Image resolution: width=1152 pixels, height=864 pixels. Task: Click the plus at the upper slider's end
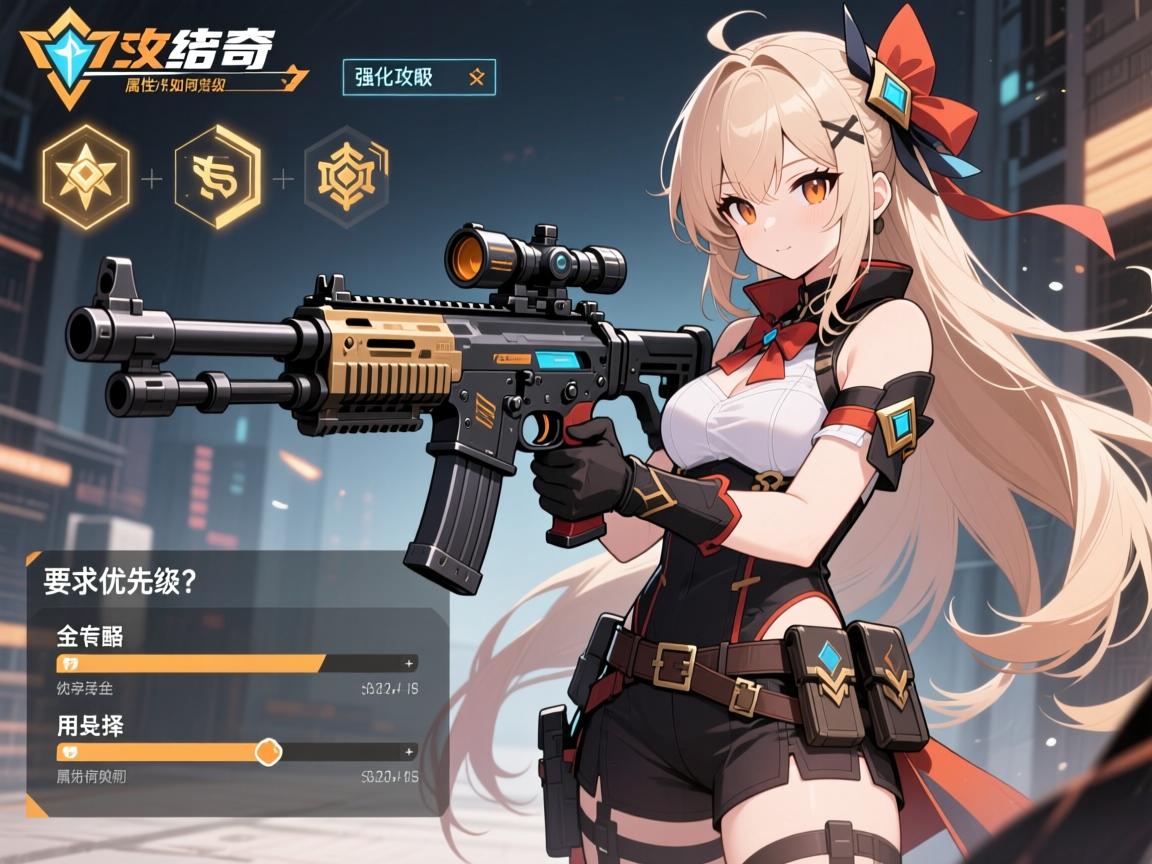(408, 663)
